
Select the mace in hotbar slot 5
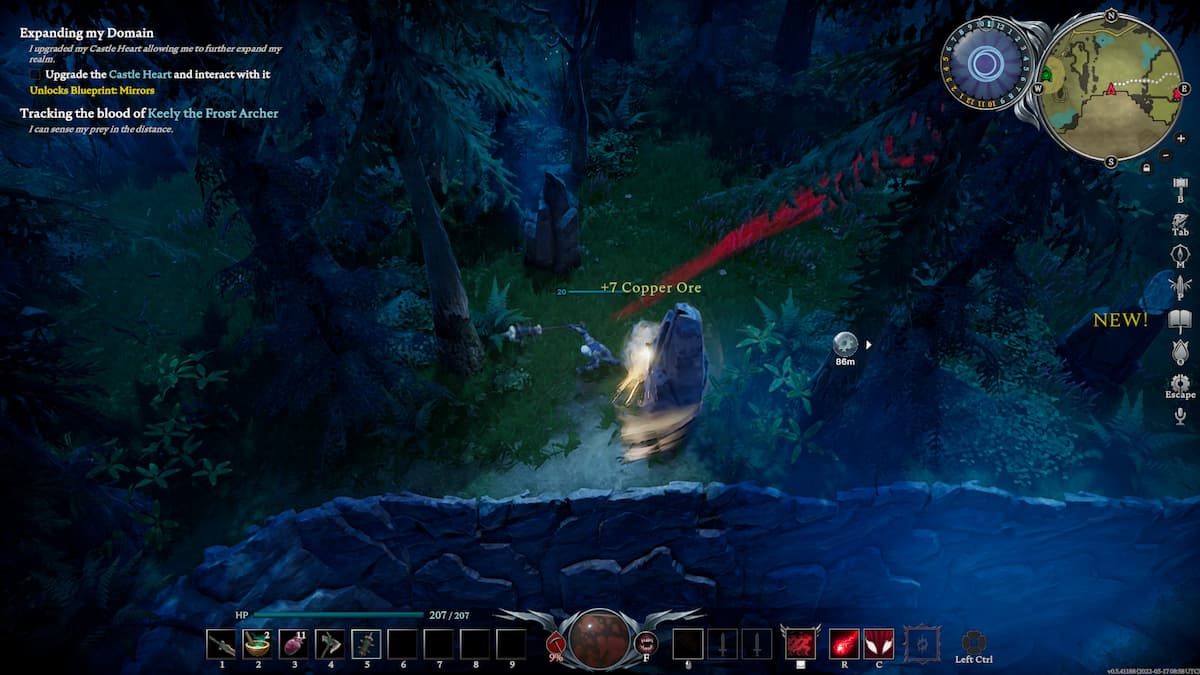[366, 643]
